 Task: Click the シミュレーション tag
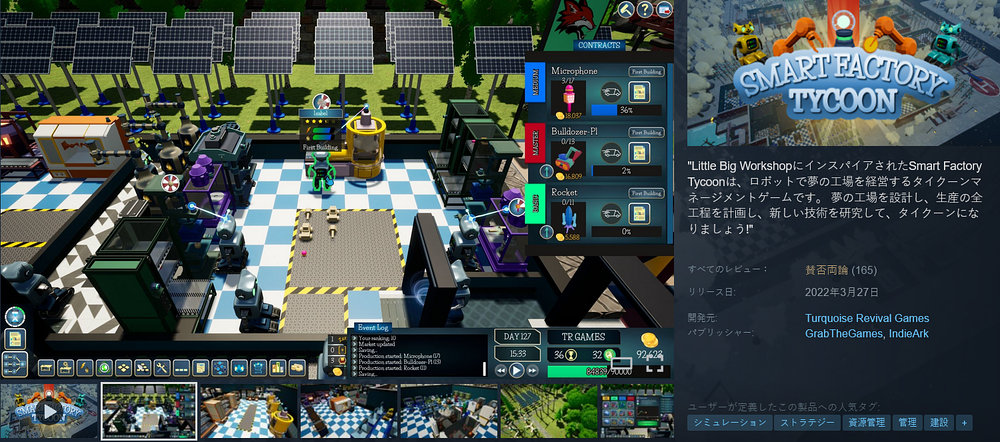pyautogui.click(x=728, y=423)
